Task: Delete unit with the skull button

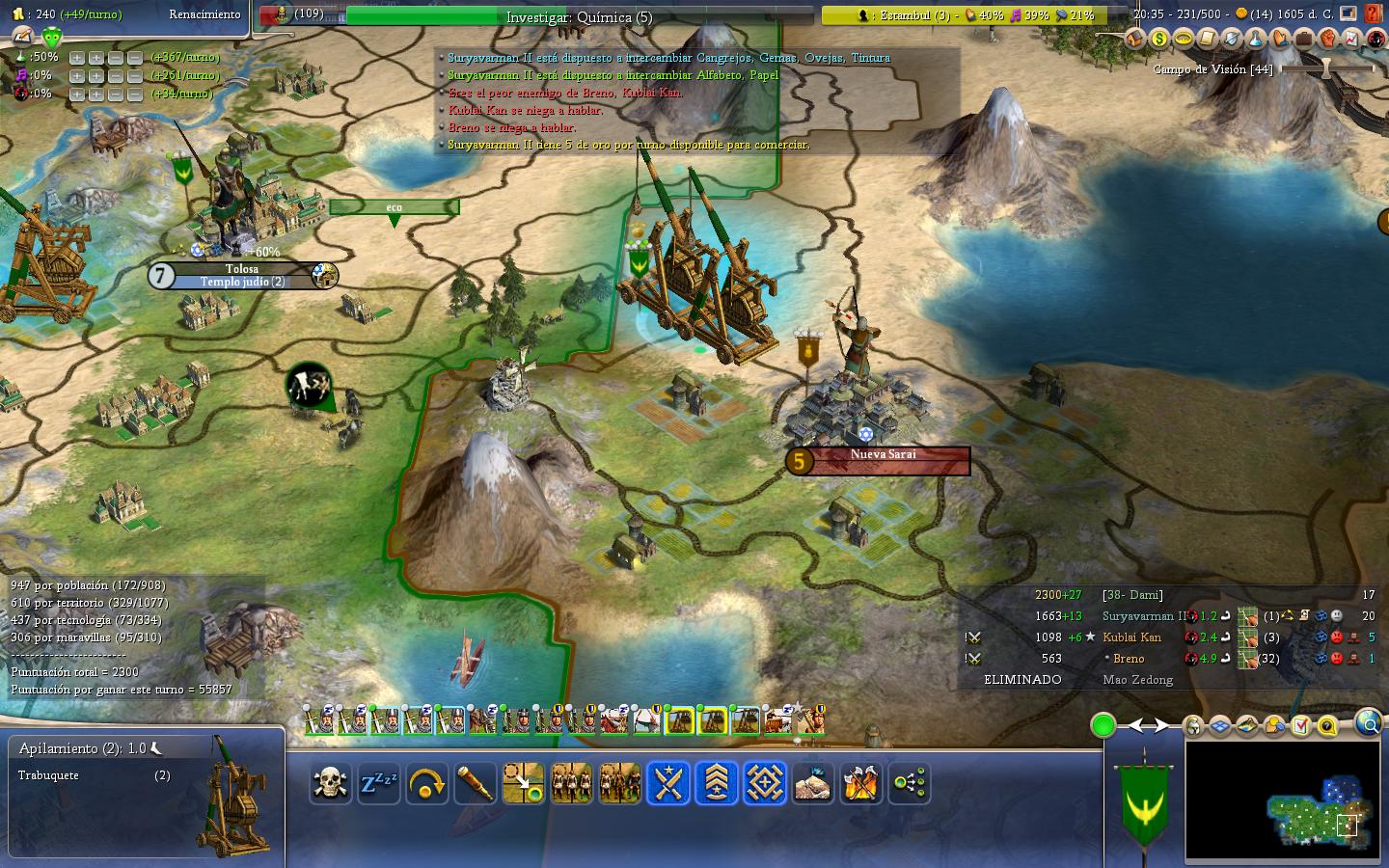Action: click(x=330, y=783)
